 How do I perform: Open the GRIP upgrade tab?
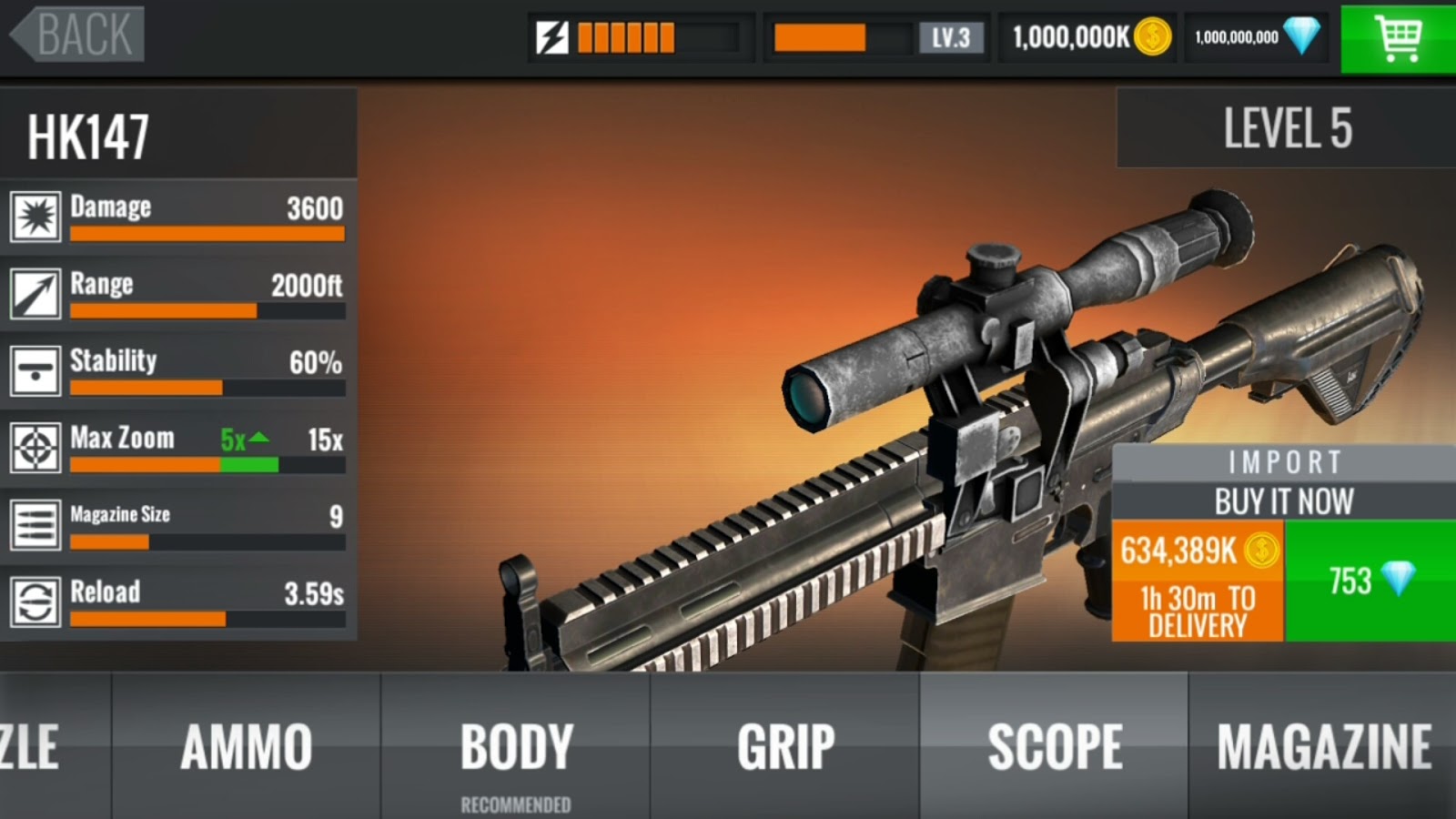785,746
